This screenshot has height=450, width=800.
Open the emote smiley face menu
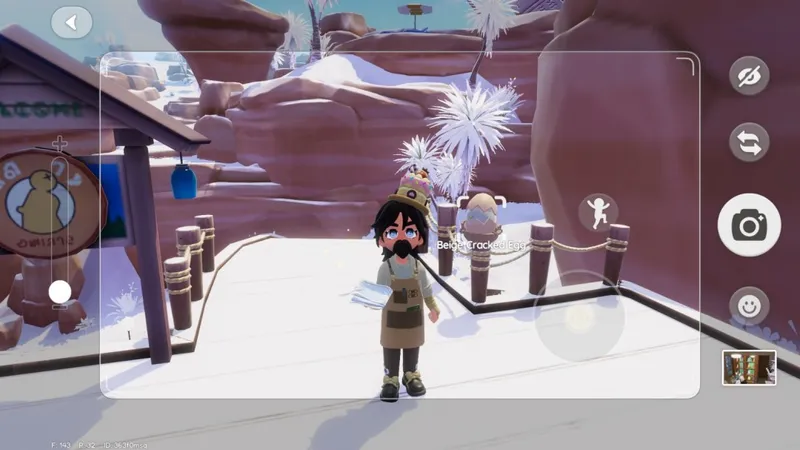pos(748,304)
